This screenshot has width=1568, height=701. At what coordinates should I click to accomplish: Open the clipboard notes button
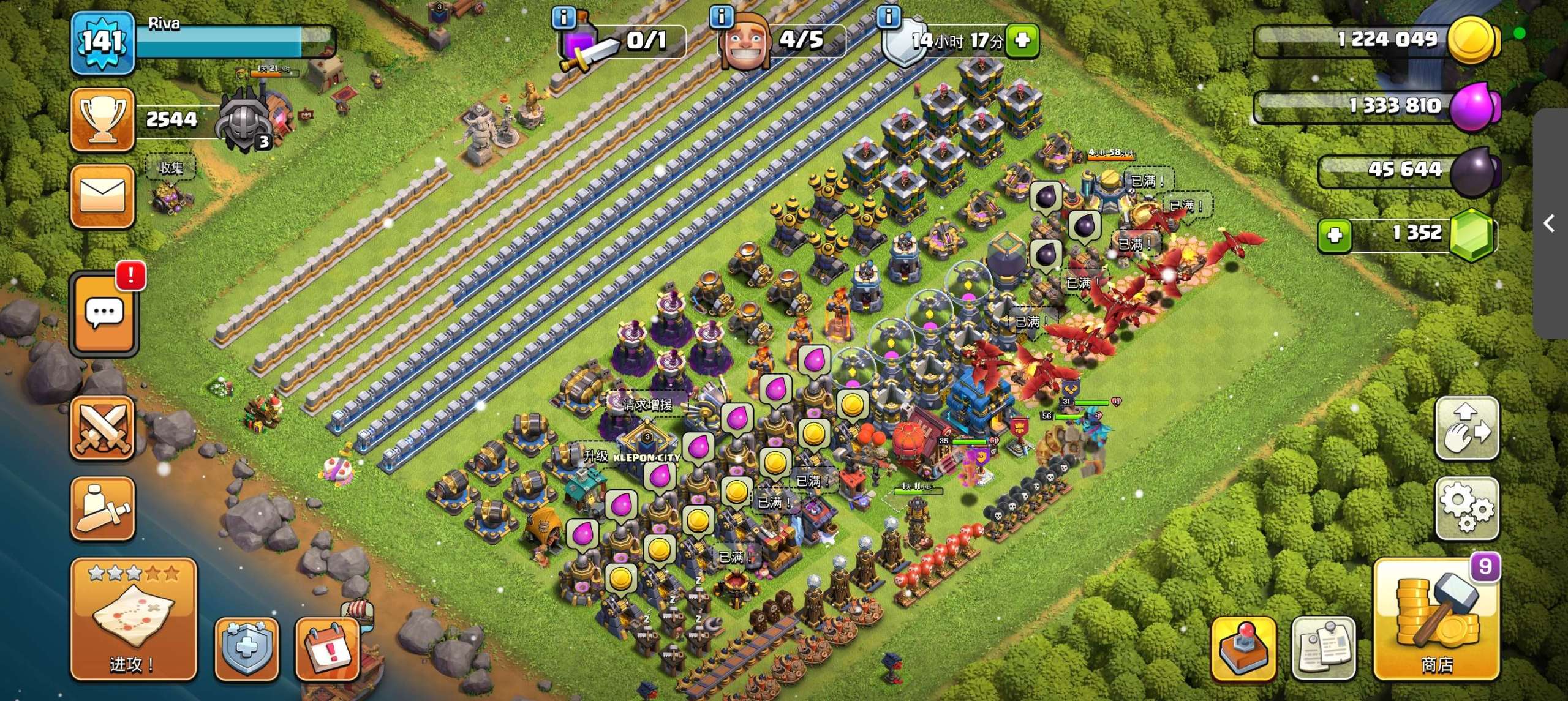[x=1323, y=649]
